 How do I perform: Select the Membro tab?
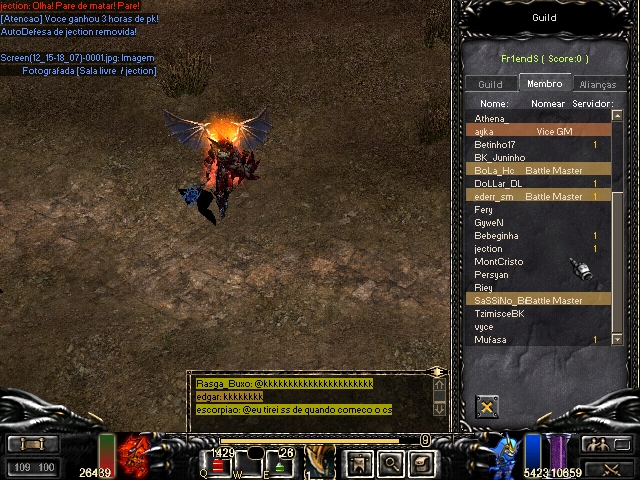544,84
